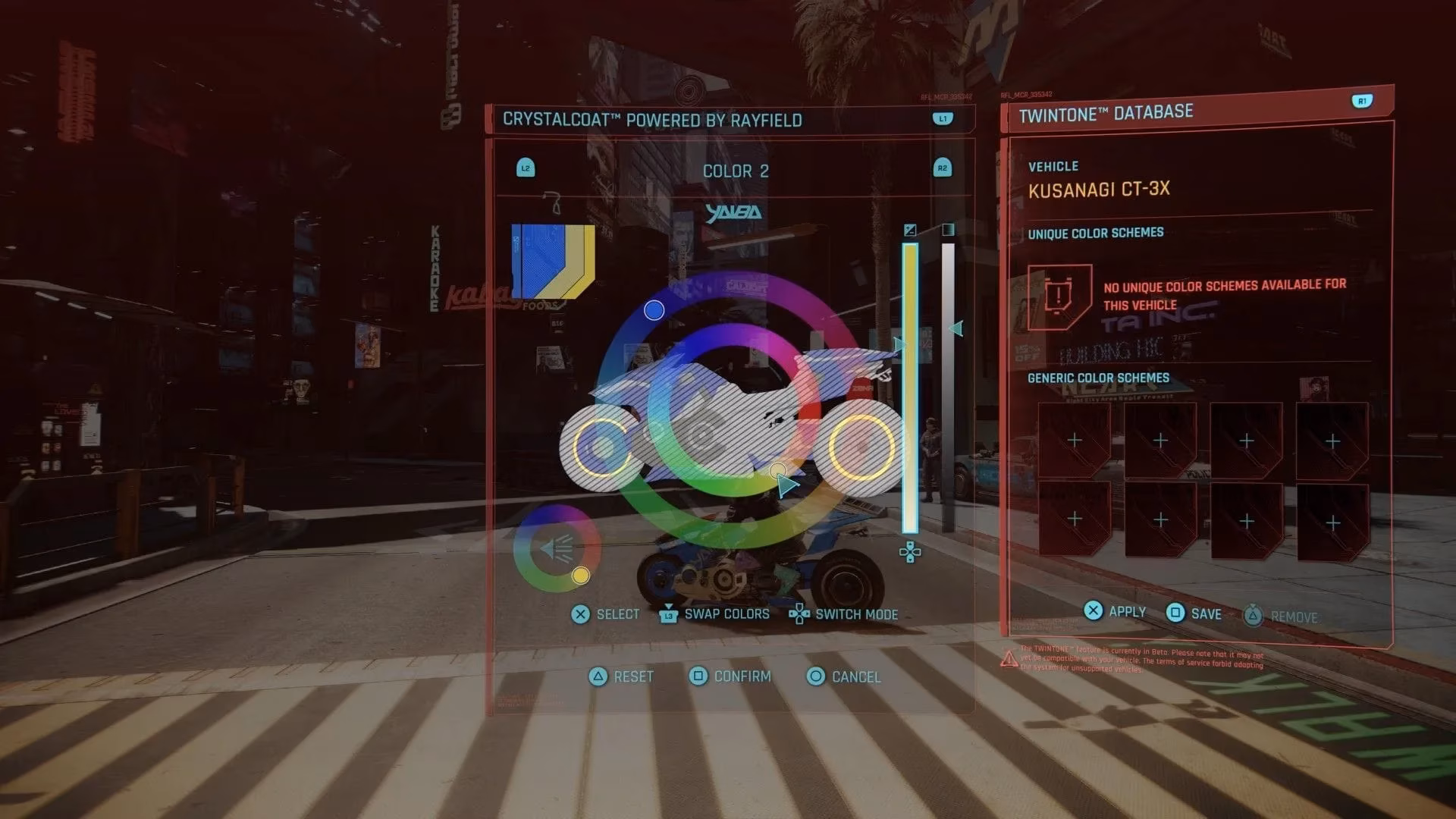The width and height of the screenshot is (1456, 819).
Task: Activate the Switch Mode icon
Action: [799, 614]
